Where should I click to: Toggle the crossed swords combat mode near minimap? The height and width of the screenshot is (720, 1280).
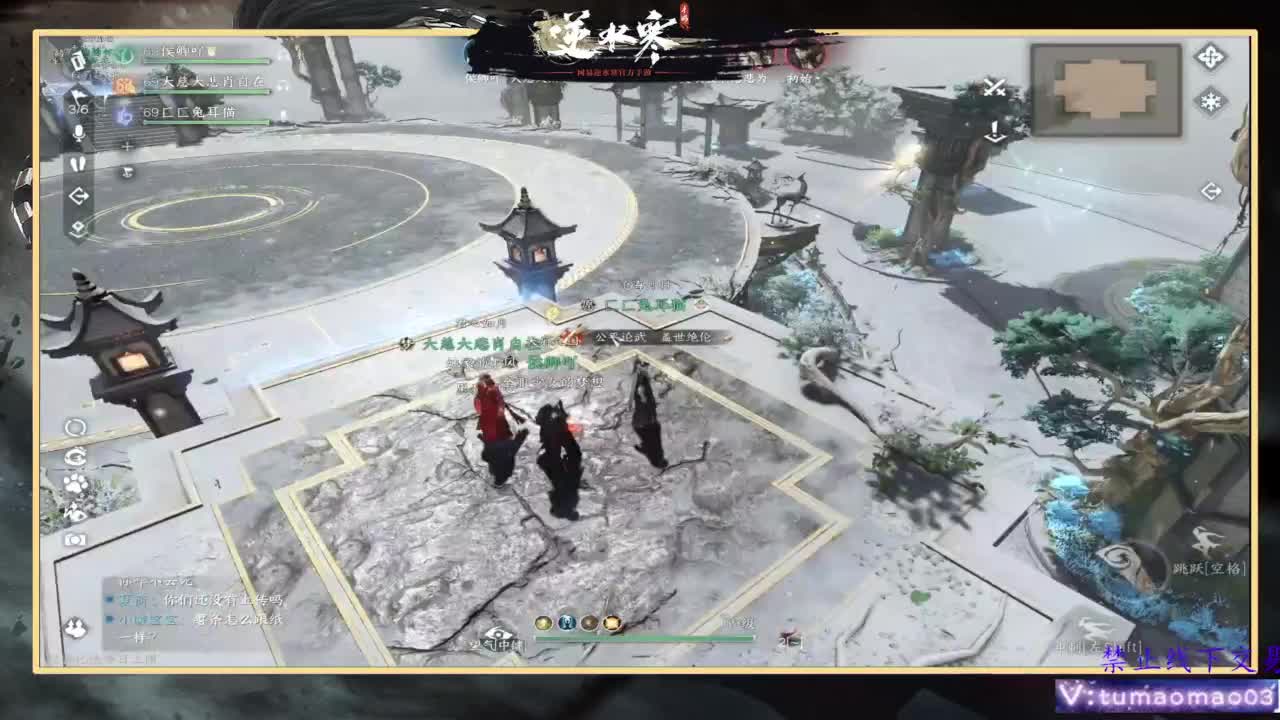[994, 88]
